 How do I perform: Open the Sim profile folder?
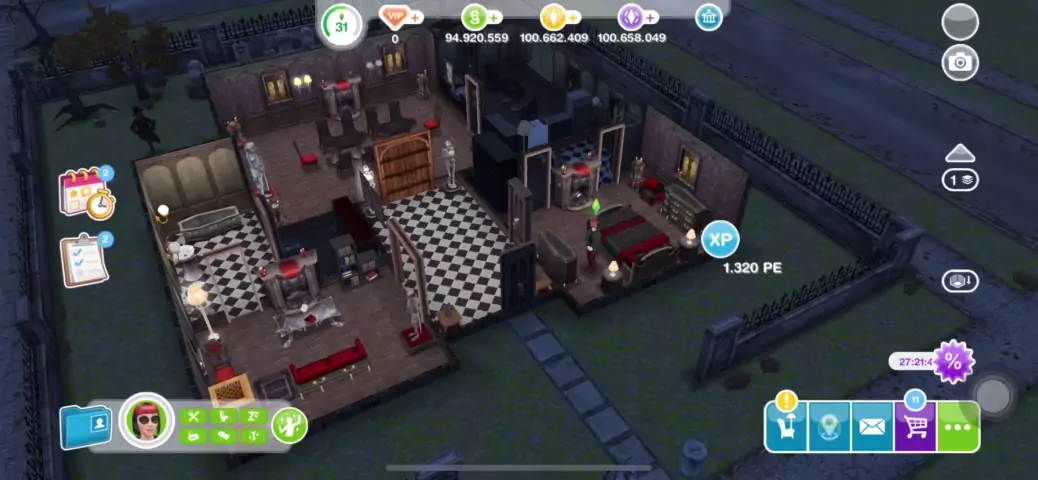(85, 426)
